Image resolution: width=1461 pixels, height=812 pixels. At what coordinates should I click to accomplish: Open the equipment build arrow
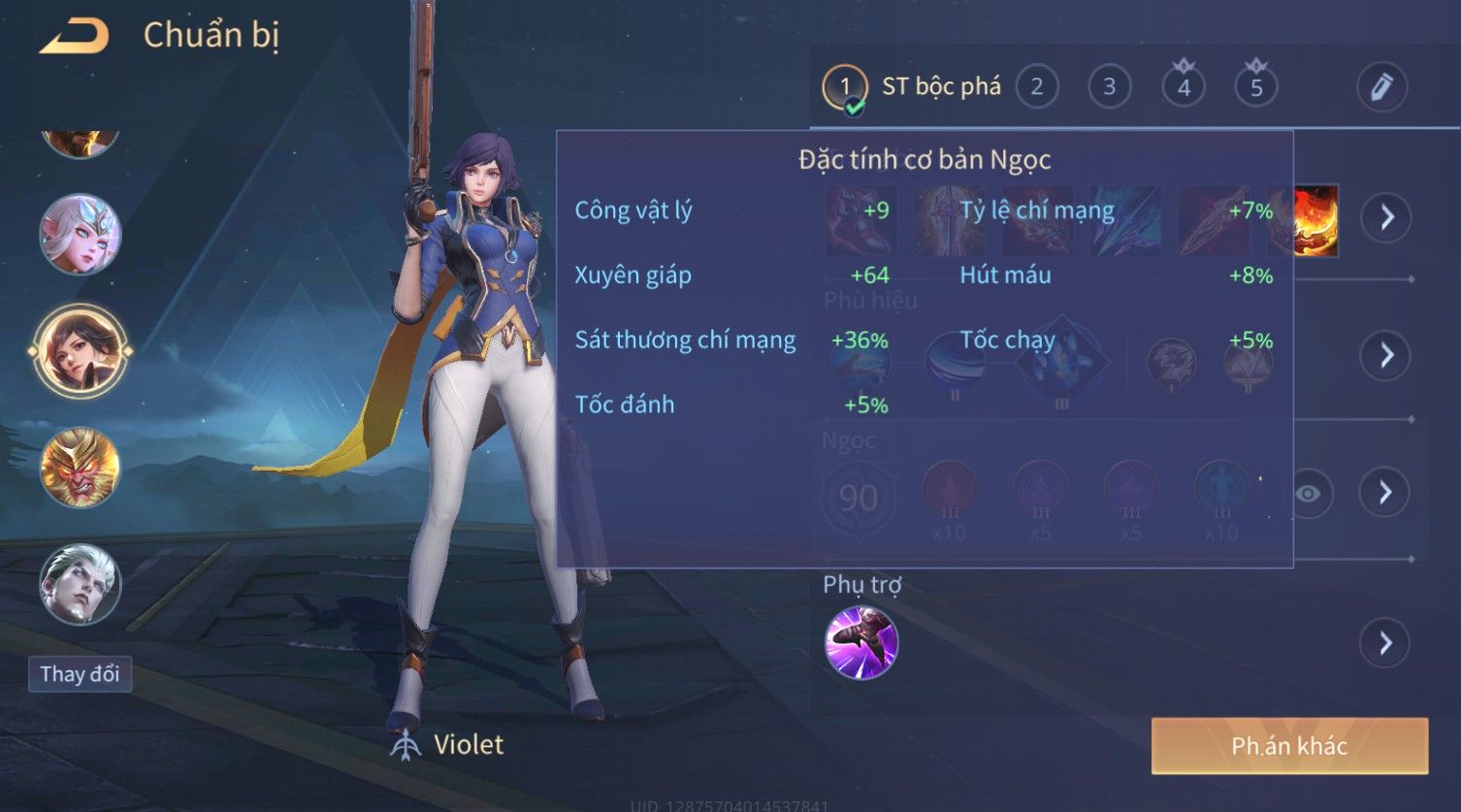coord(1386,217)
